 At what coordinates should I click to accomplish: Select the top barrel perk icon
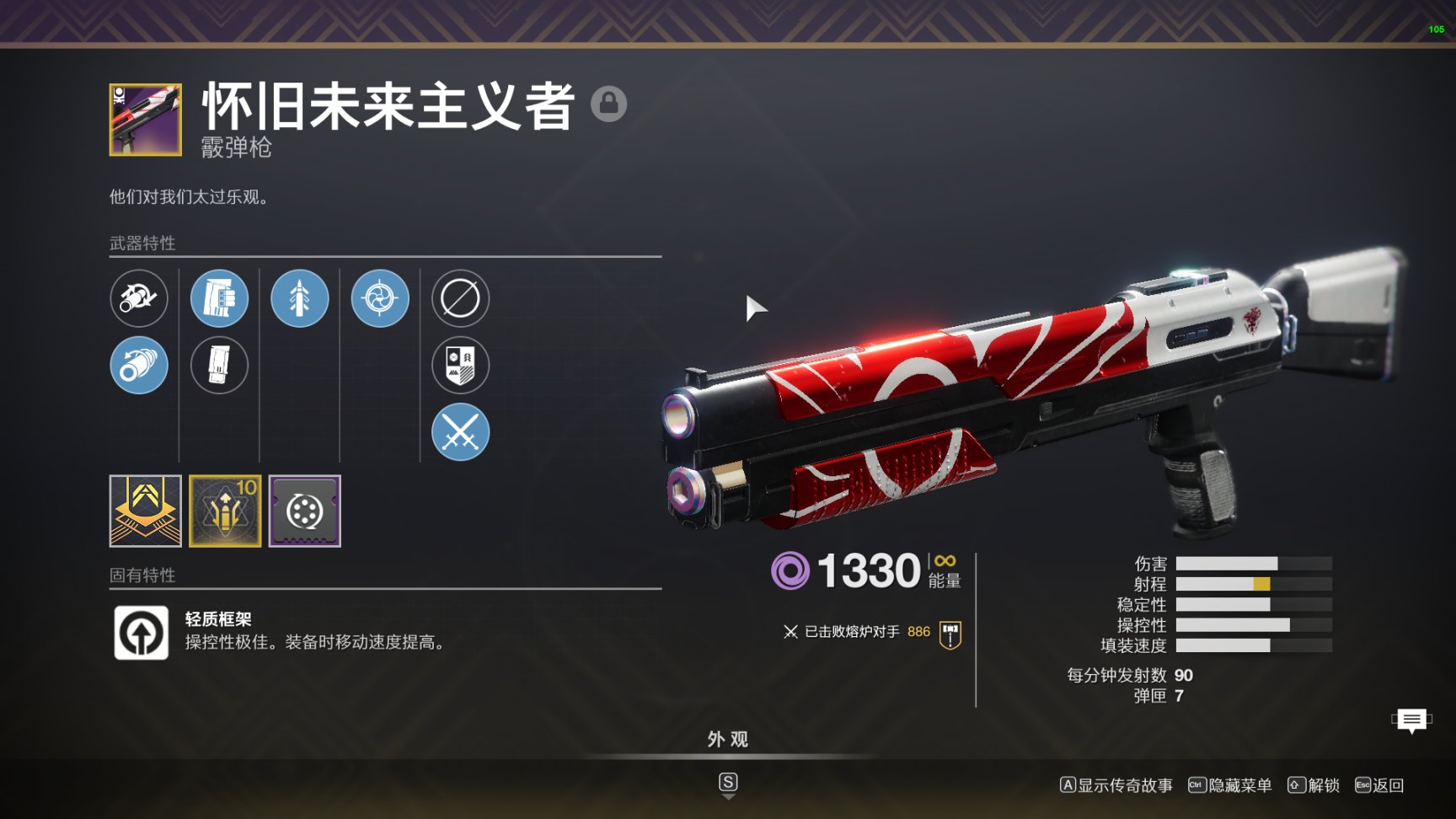[139, 298]
